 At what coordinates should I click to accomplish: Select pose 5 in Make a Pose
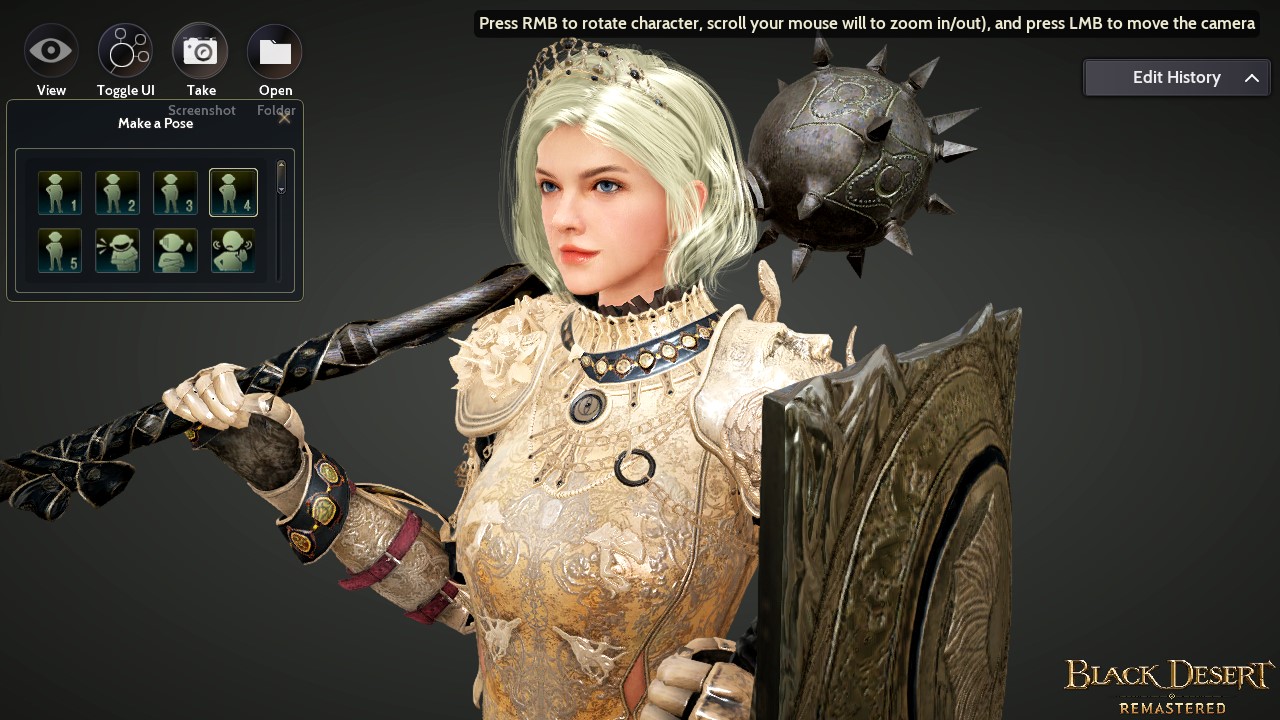point(59,250)
